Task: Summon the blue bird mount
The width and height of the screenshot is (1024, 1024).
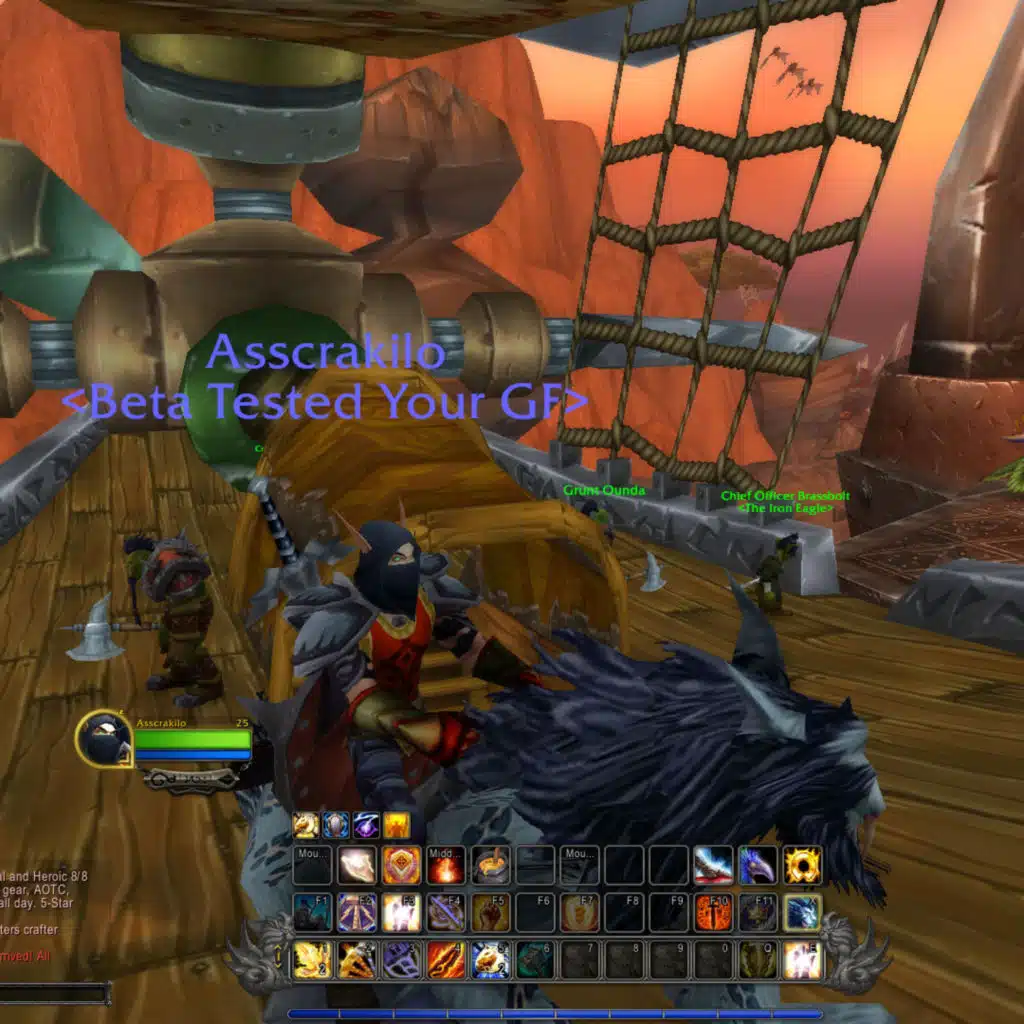Action: coord(758,865)
